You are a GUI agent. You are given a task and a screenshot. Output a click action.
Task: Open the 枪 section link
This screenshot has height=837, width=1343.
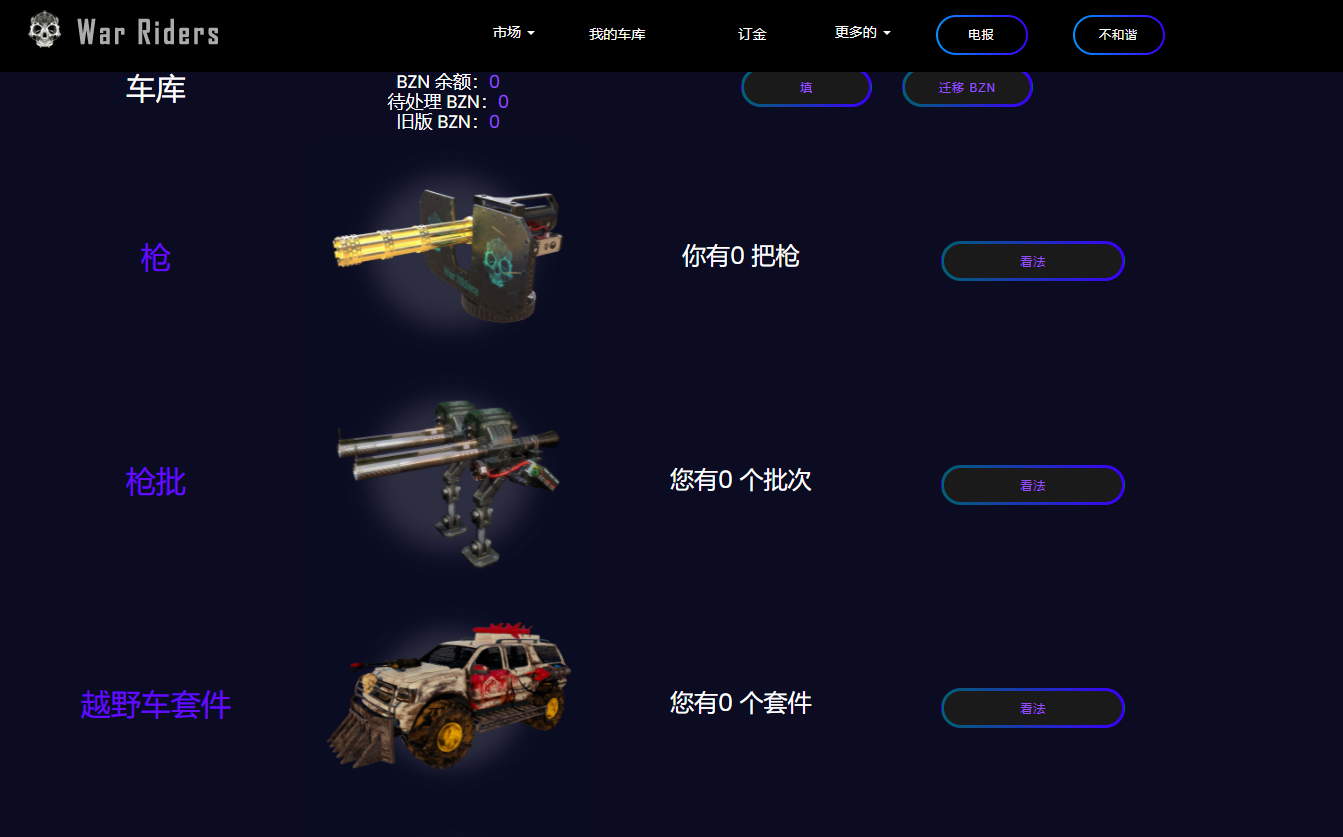pos(154,257)
